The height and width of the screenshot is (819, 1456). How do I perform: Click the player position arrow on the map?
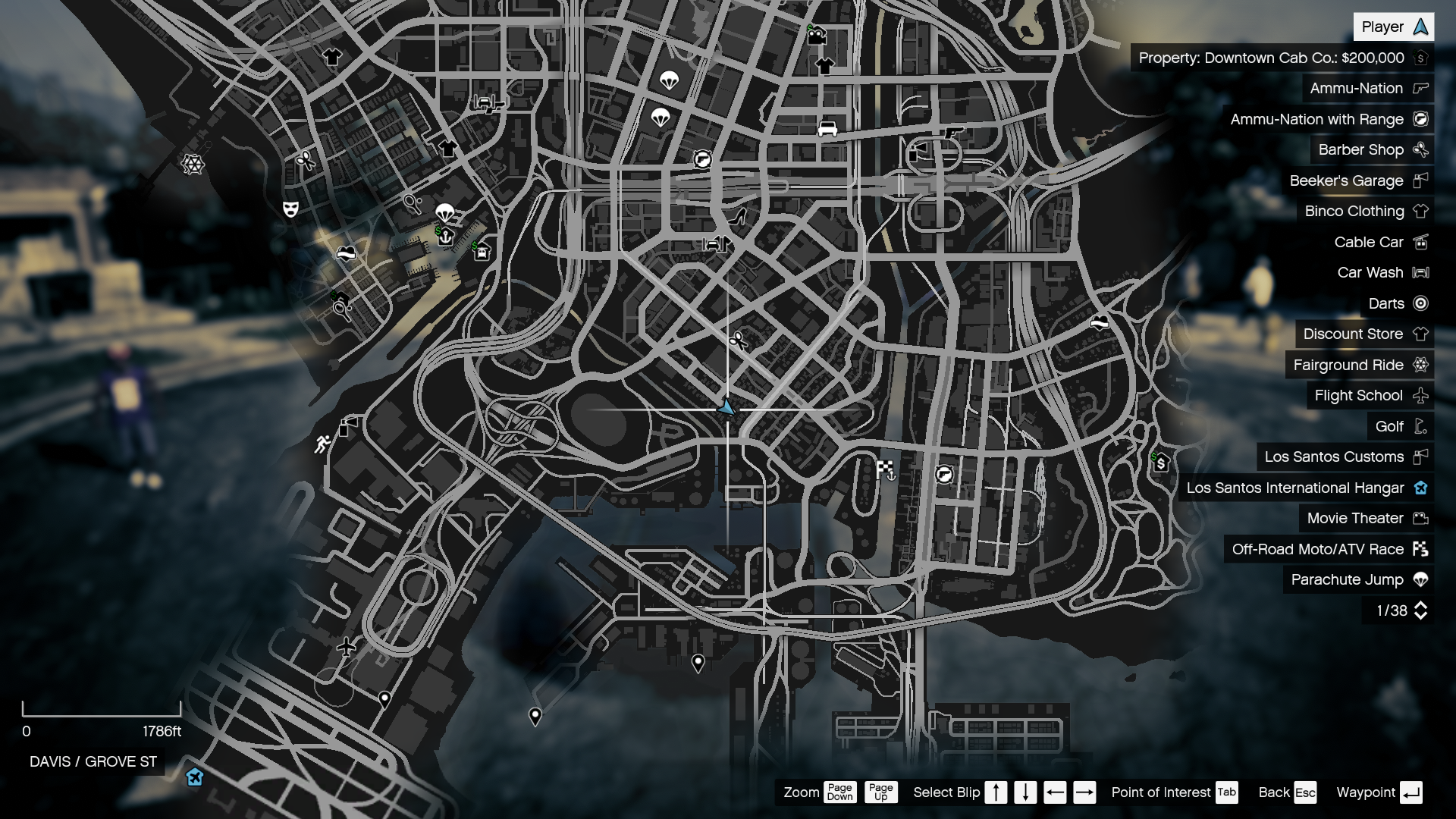(x=726, y=407)
